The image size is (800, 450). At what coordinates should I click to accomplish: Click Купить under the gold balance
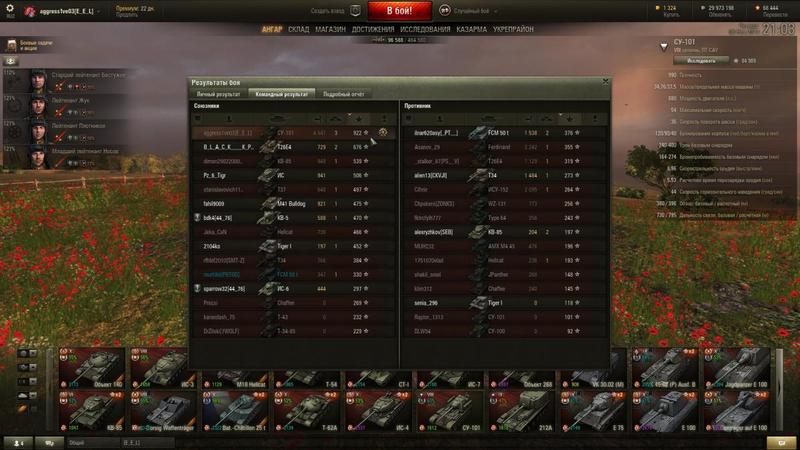click(x=669, y=16)
